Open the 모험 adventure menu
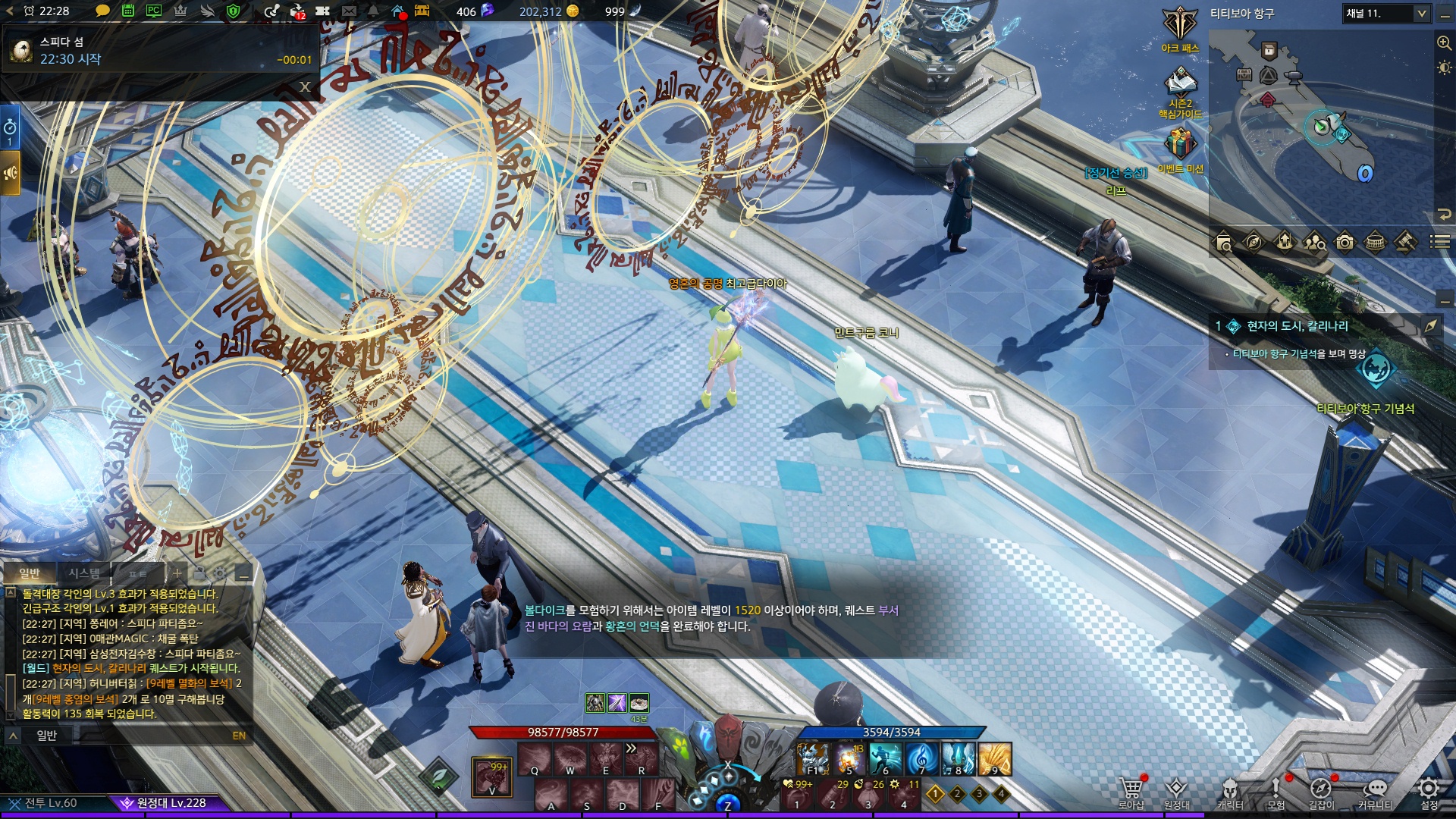 click(x=1276, y=789)
